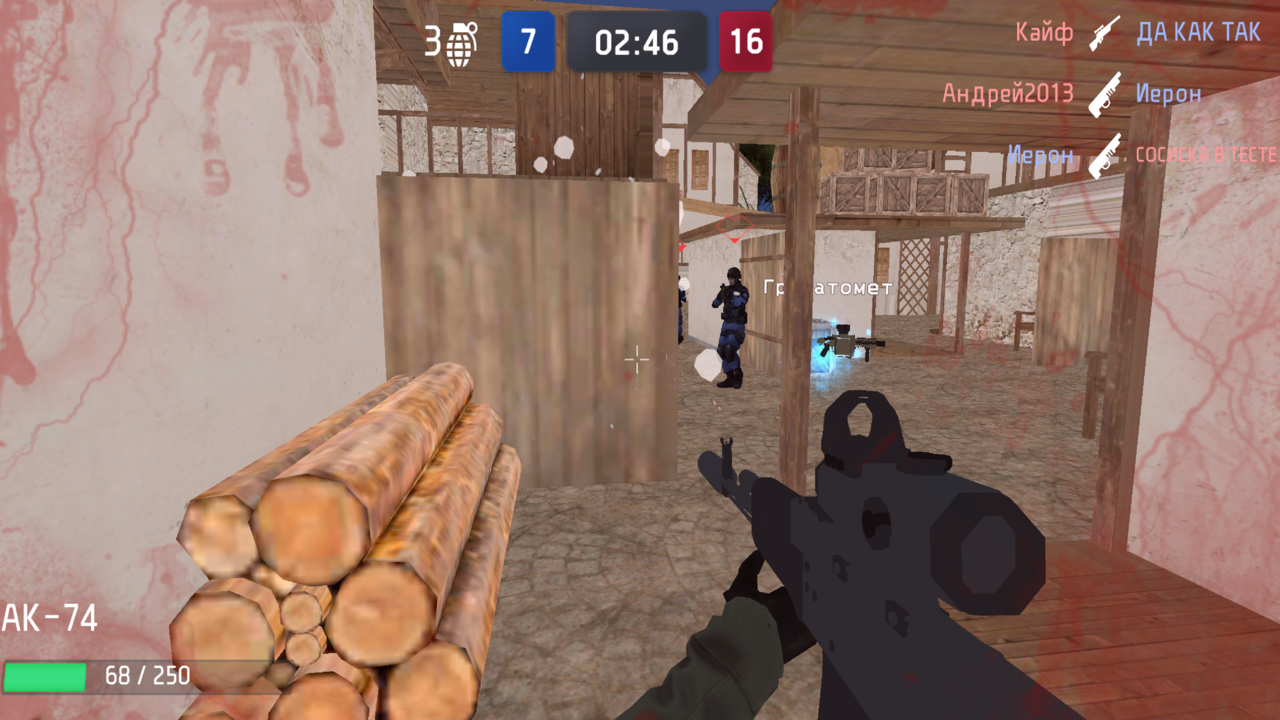Click the green health bar
This screenshot has width=1280, height=720.
45,675
